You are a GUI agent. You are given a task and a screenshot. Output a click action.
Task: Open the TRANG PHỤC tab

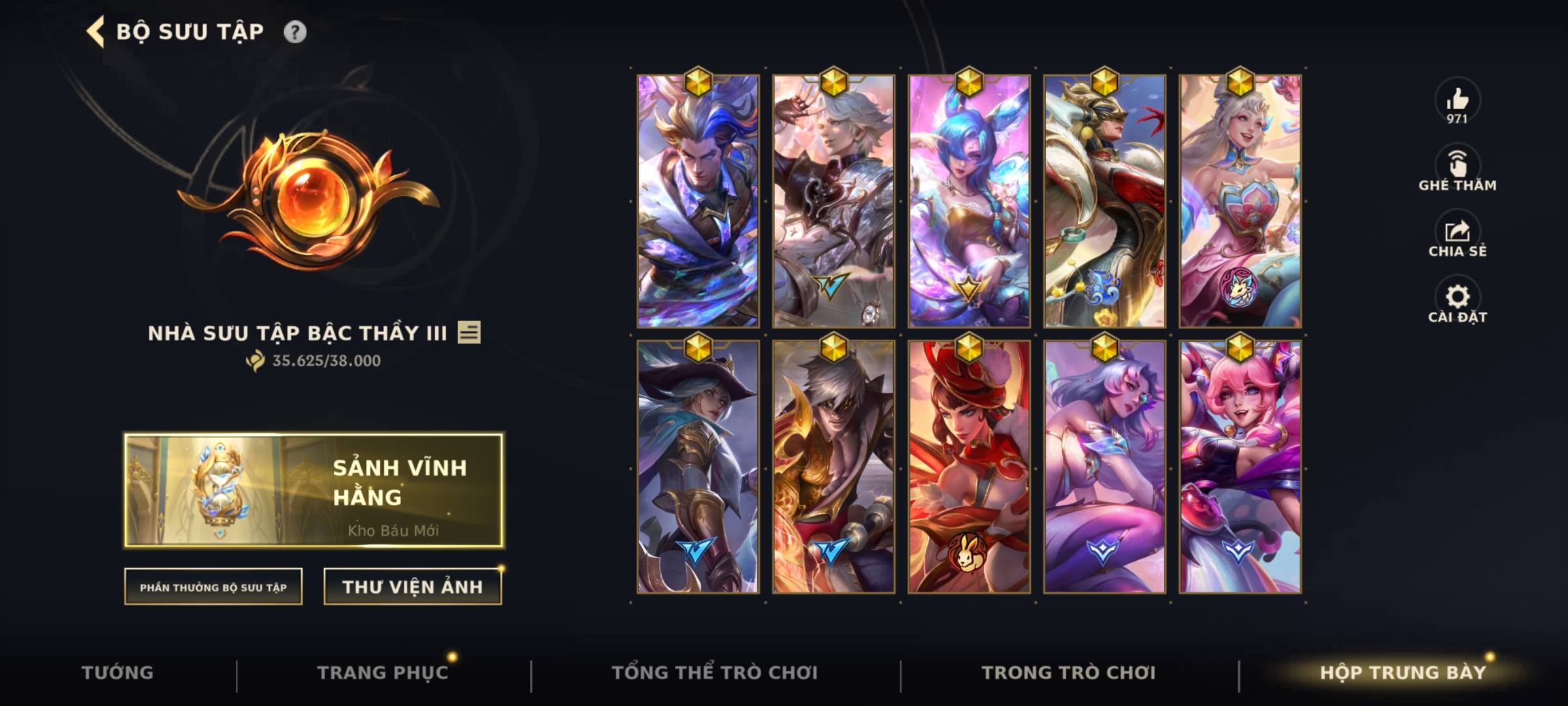384,671
